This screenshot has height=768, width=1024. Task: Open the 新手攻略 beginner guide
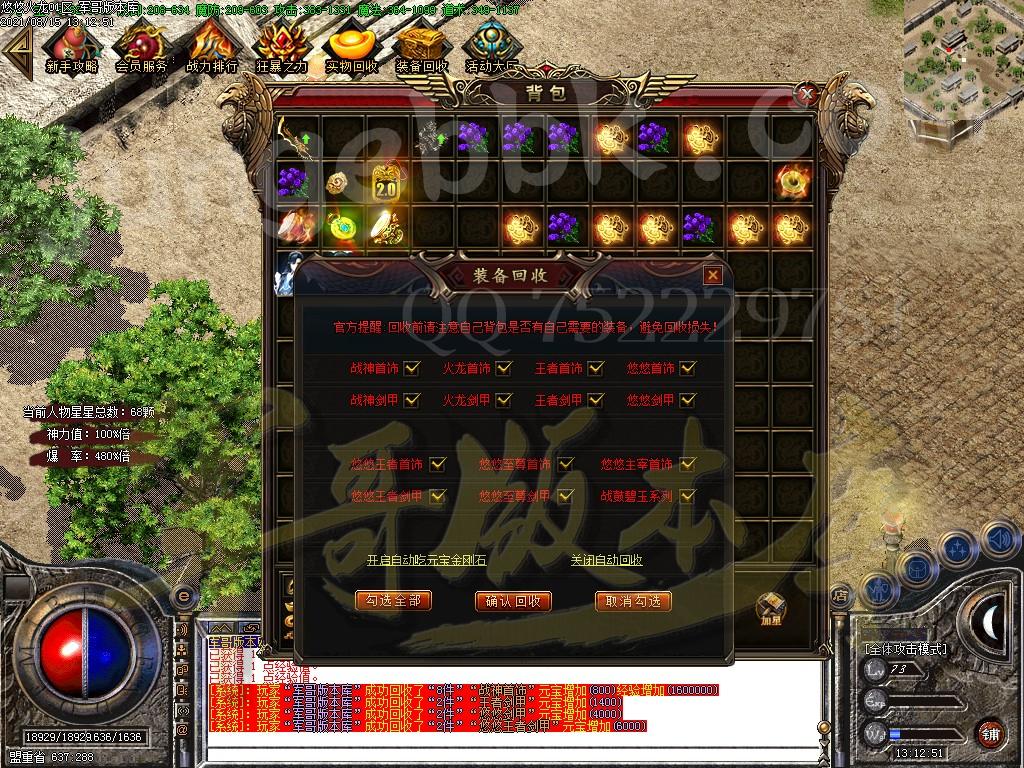coord(71,46)
